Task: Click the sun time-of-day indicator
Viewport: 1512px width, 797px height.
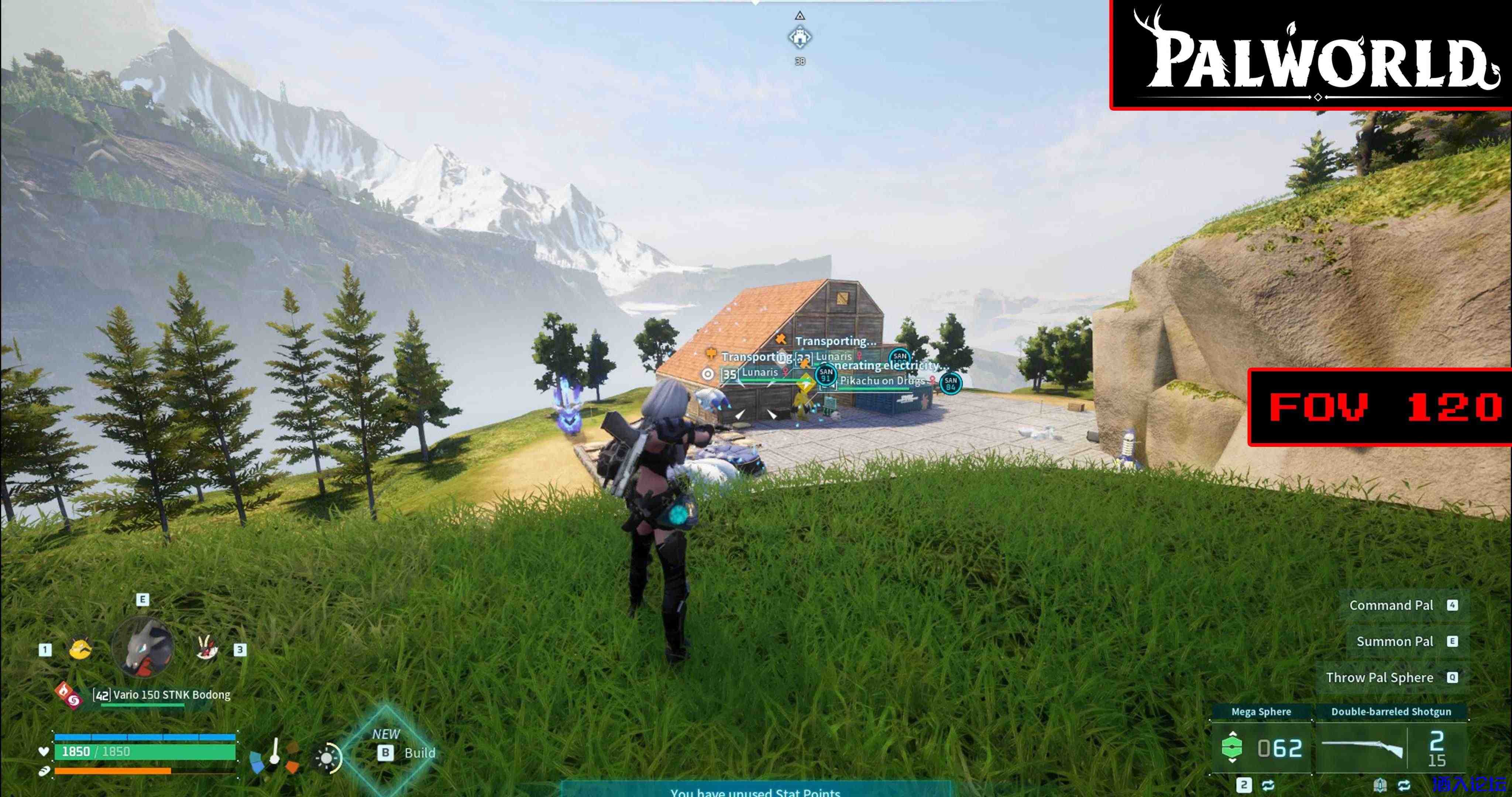Action: pos(327,758)
